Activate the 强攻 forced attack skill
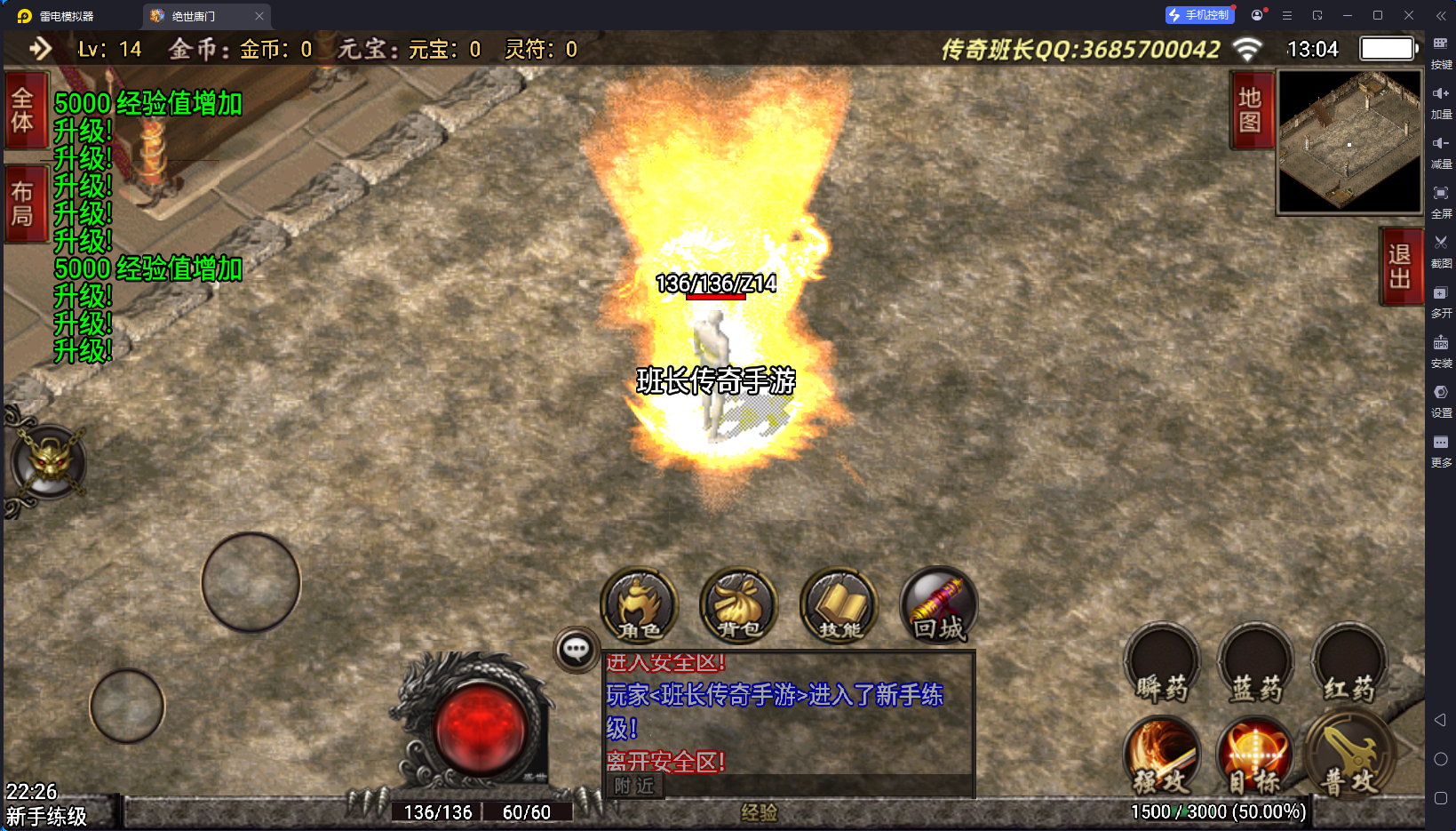Viewport: 1456px width, 831px height. (x=1162, y=755)
